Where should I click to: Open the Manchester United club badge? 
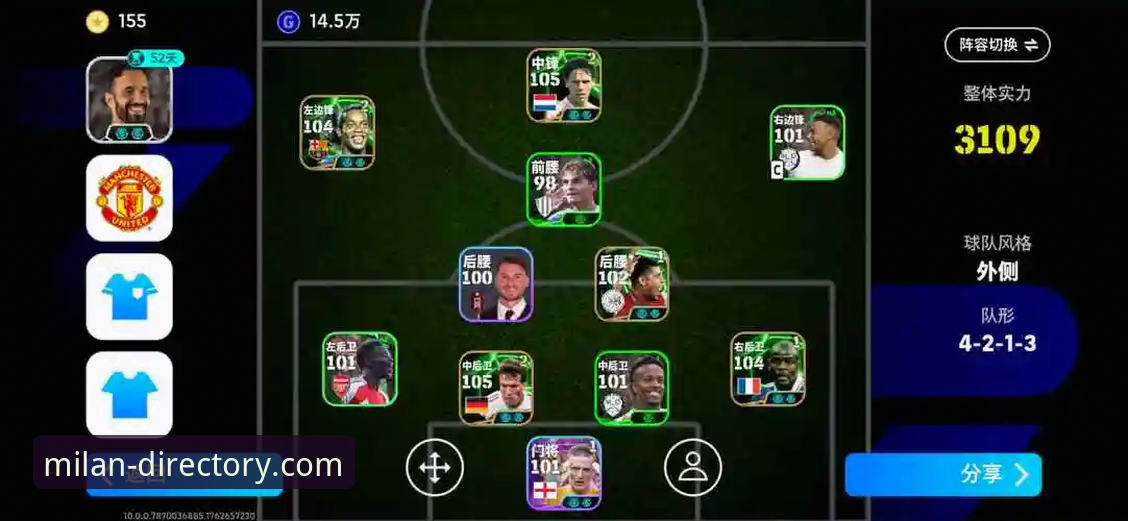[x=129, y=198]
